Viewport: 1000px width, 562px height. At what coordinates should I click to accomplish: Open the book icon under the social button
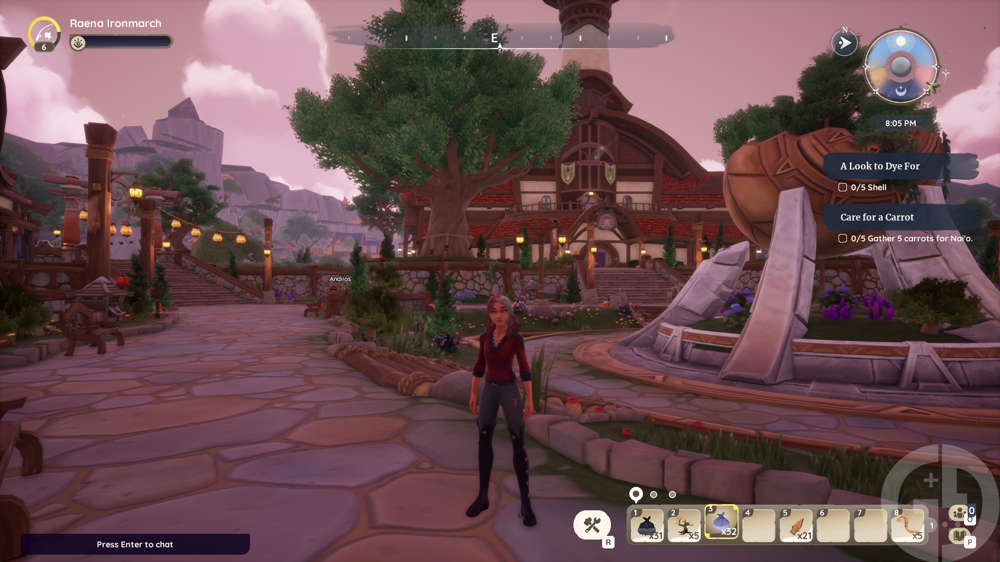coord(962,537)
